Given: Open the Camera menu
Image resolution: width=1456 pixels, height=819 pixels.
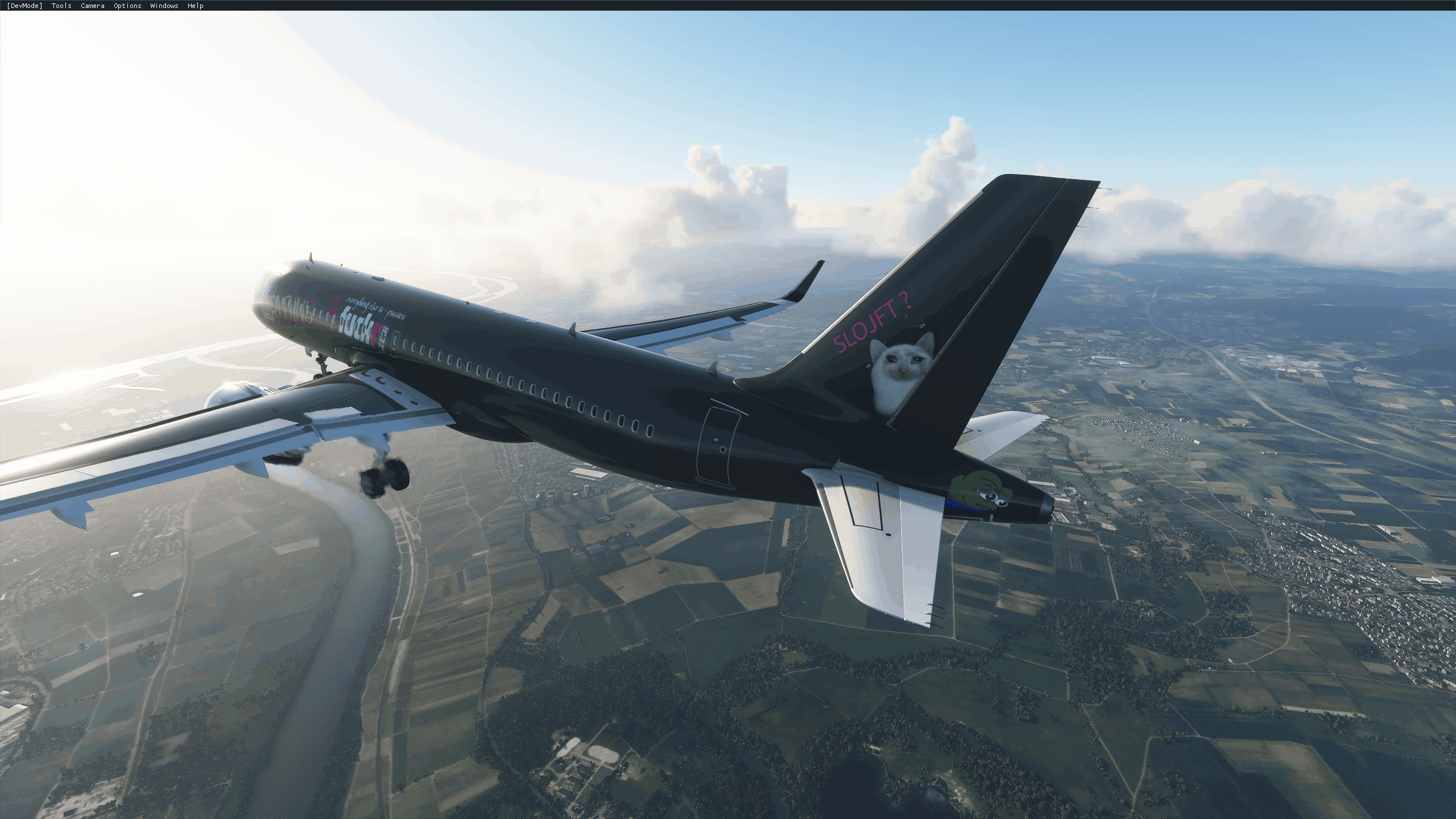Looking at the screenshot, I should pyautogui.click(x=92, y=6).
